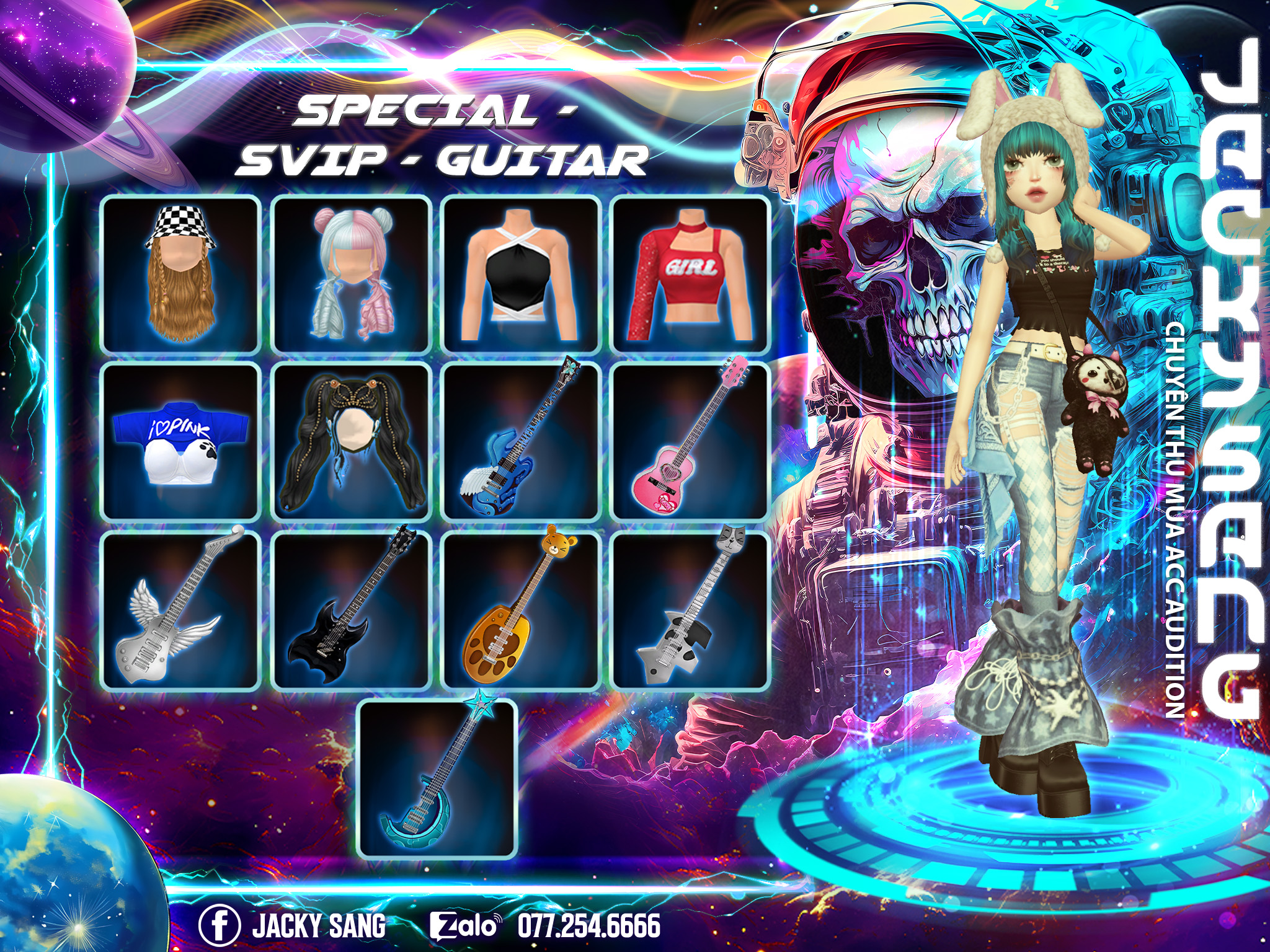
Task: Choose the pastel pink and blue hair
Action: tap(351, 274)
